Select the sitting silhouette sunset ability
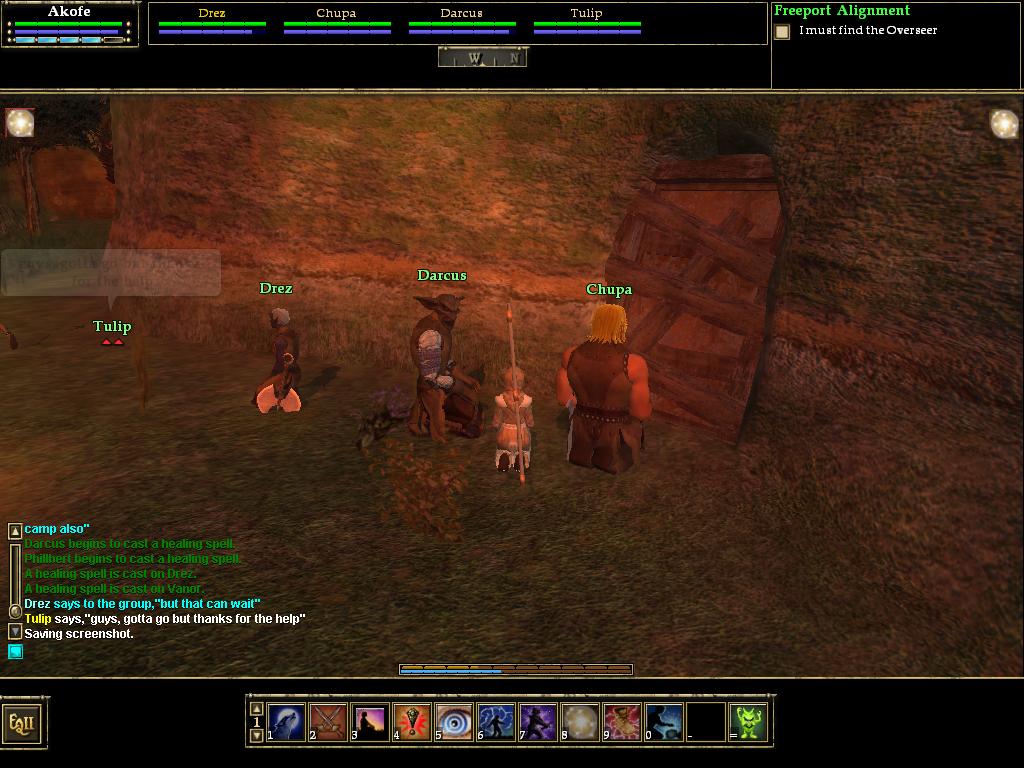1024x768 pixels. click(370, 721)
